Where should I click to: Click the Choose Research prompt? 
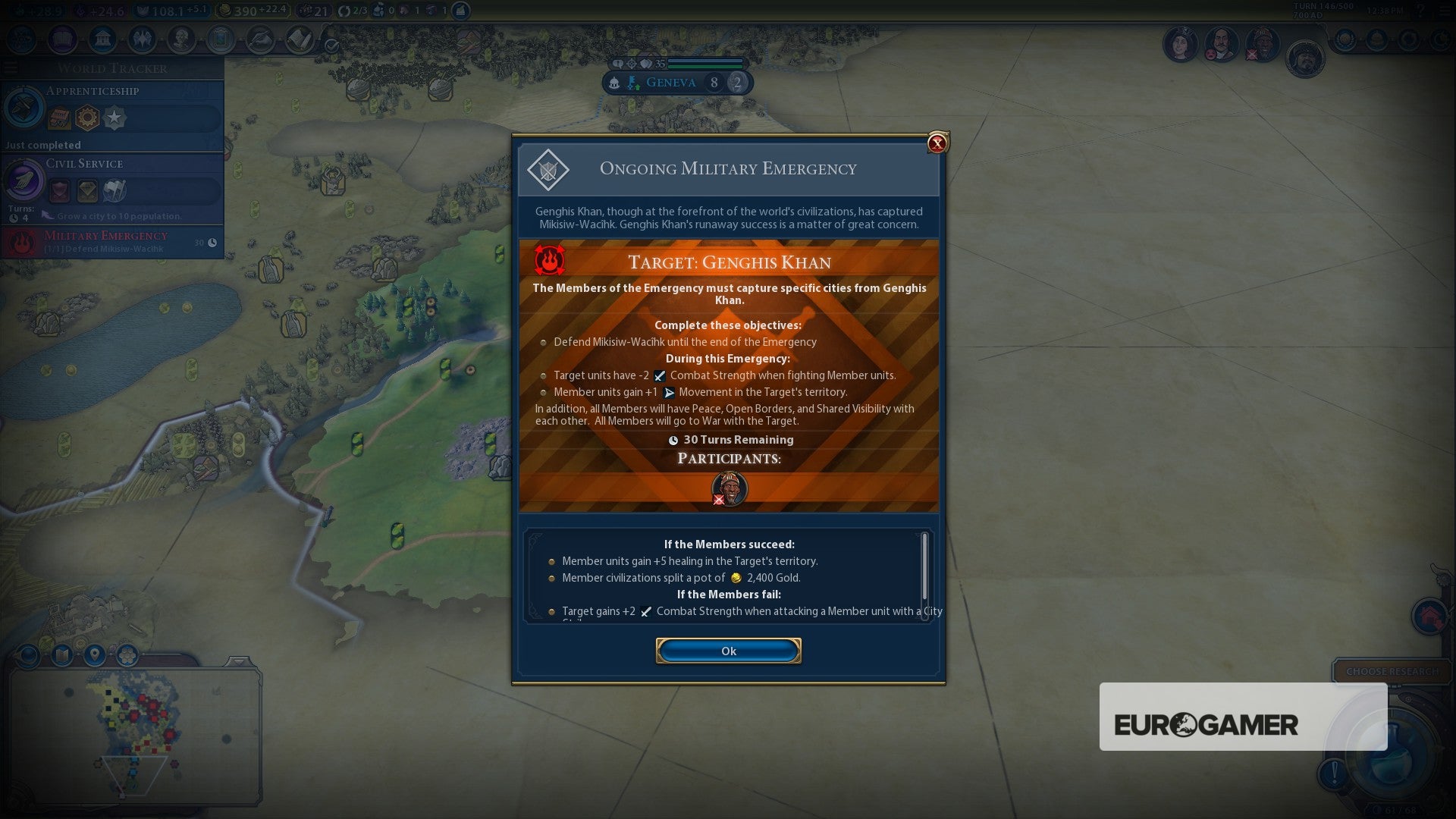(x=1394, y=671)
